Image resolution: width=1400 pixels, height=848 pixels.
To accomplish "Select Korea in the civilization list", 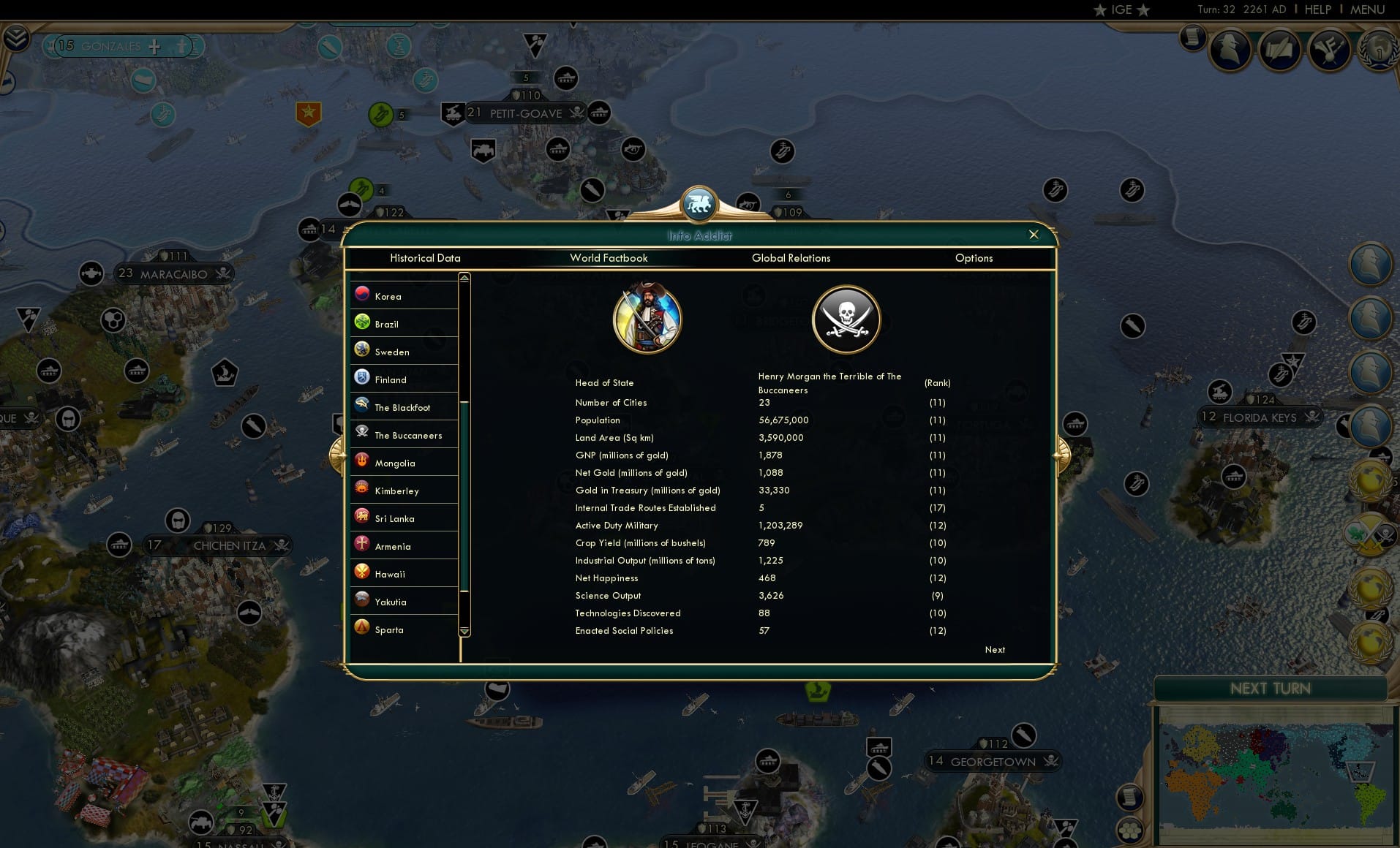I will click(x=404, y=296).
